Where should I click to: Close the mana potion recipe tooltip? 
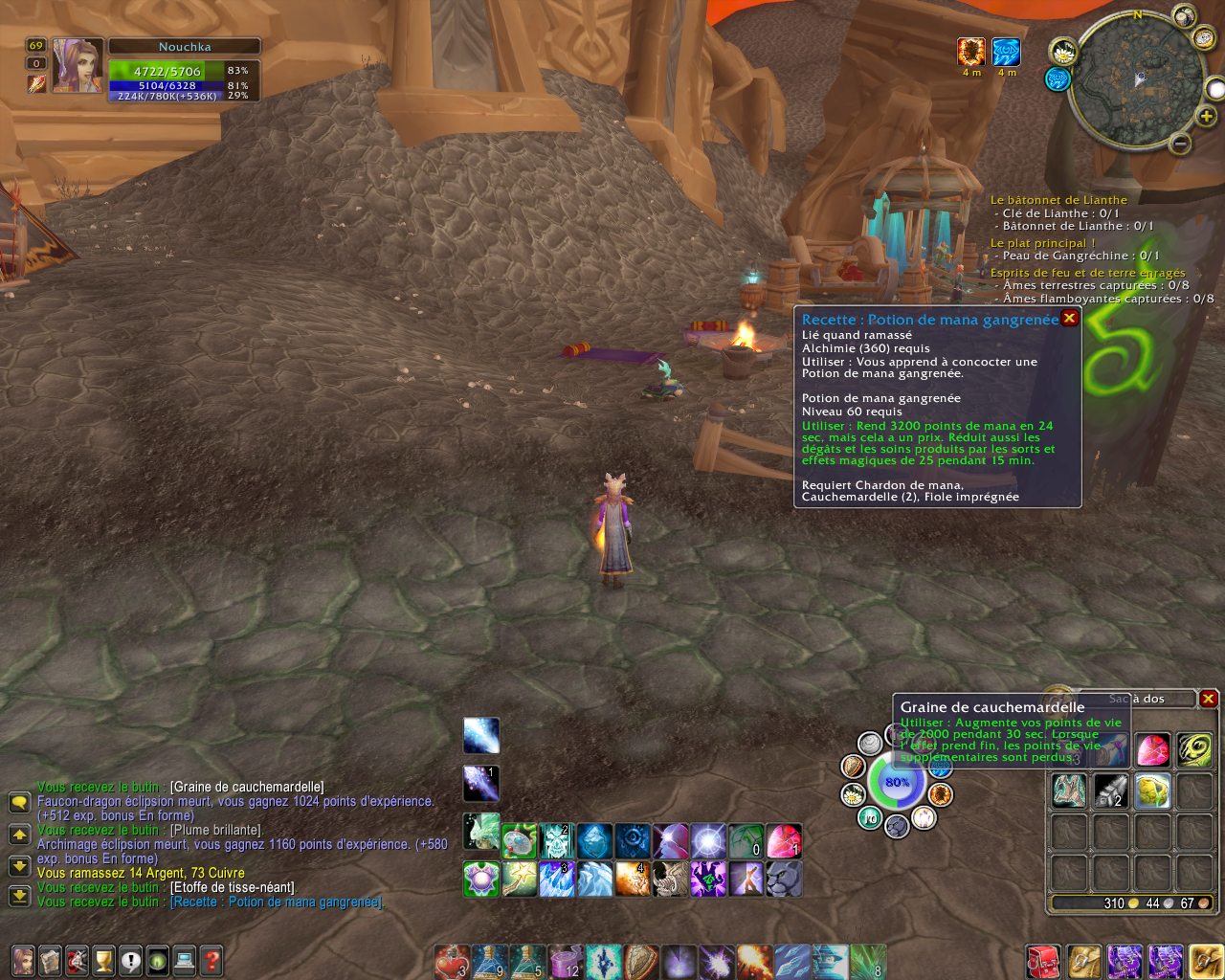click(x=1070, y=319)
